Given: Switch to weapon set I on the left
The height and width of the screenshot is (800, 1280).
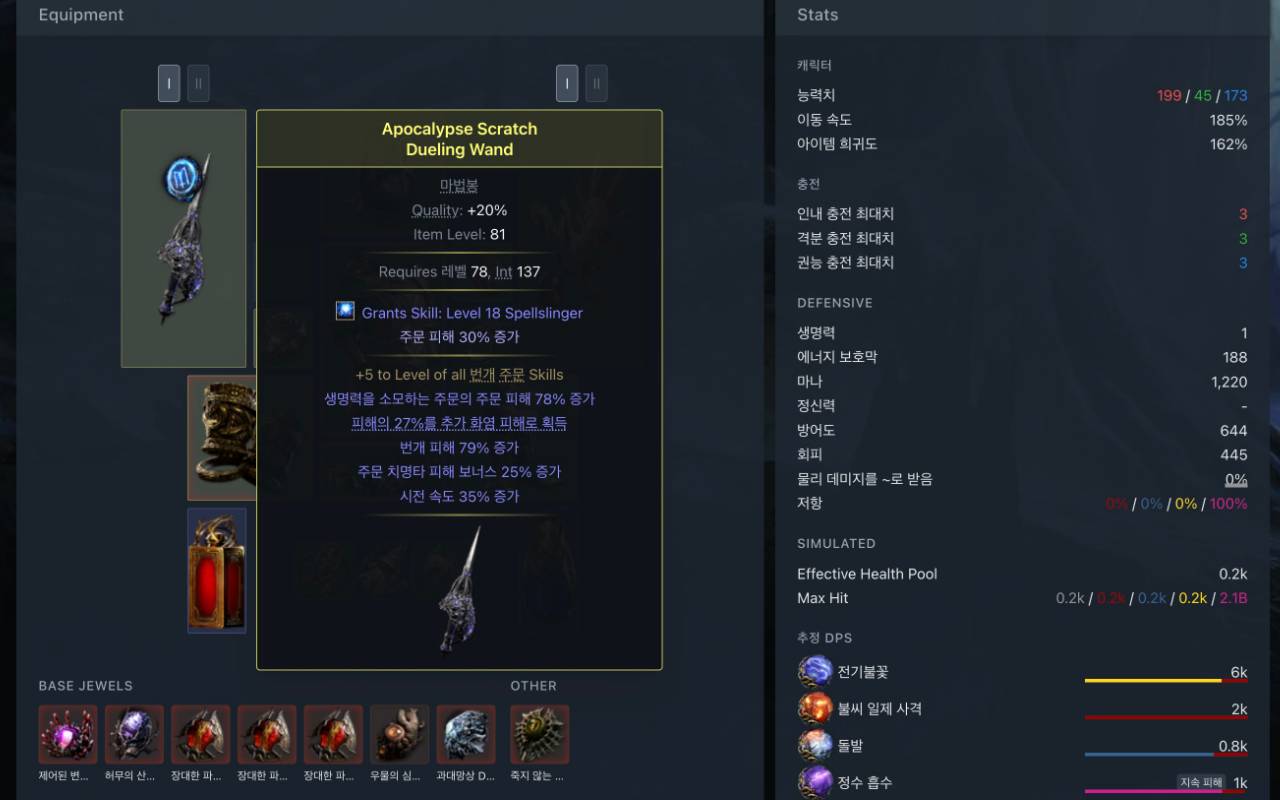Looking at the screenshot, I should point(168,83).
